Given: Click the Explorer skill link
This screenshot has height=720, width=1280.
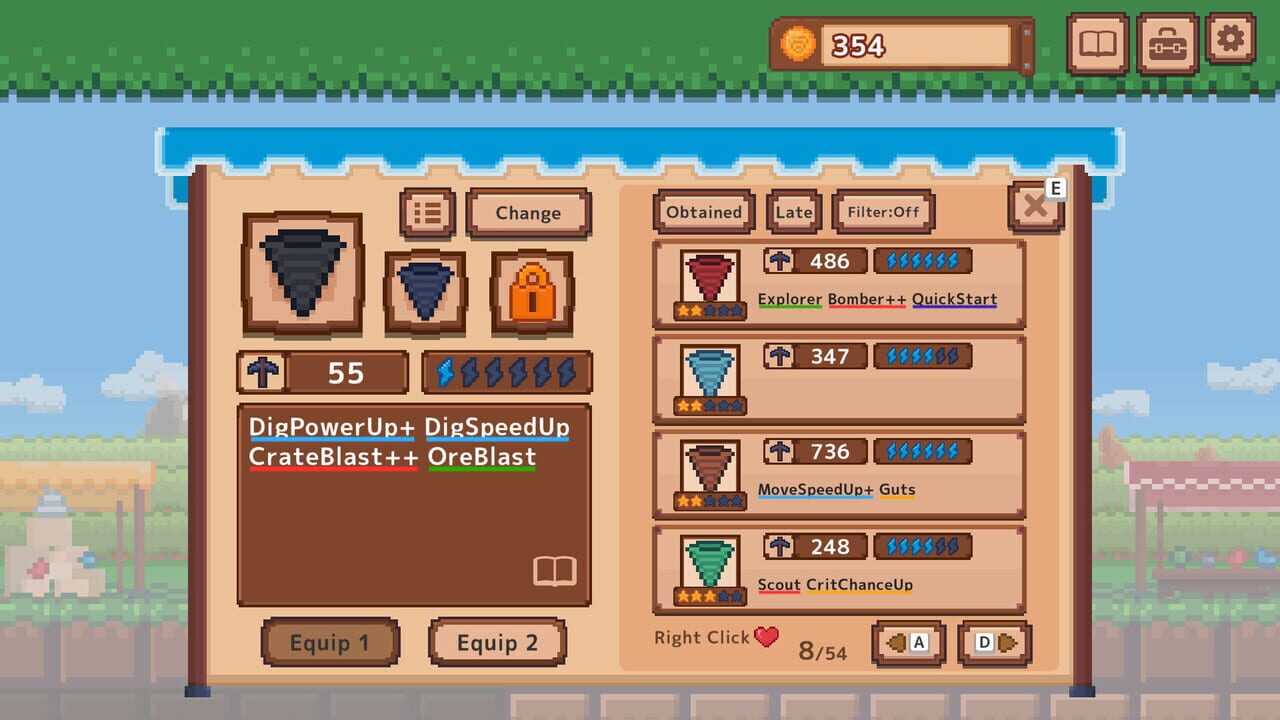Looking at the screenshot, I should (x=790, y=299).
